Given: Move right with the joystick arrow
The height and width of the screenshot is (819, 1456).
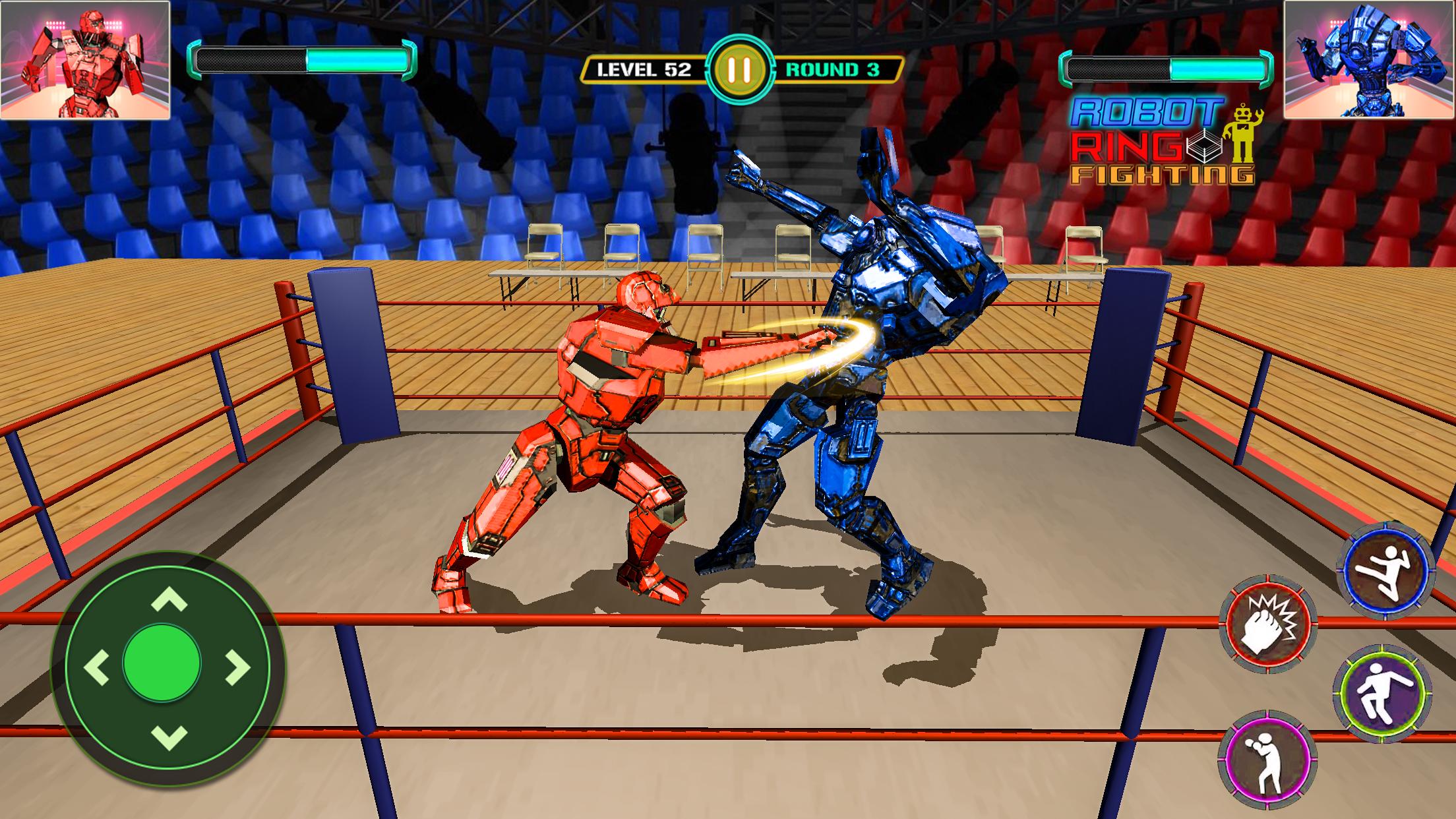Looking at the screenshot, I should pyautogui.click(x=239, y=667).
